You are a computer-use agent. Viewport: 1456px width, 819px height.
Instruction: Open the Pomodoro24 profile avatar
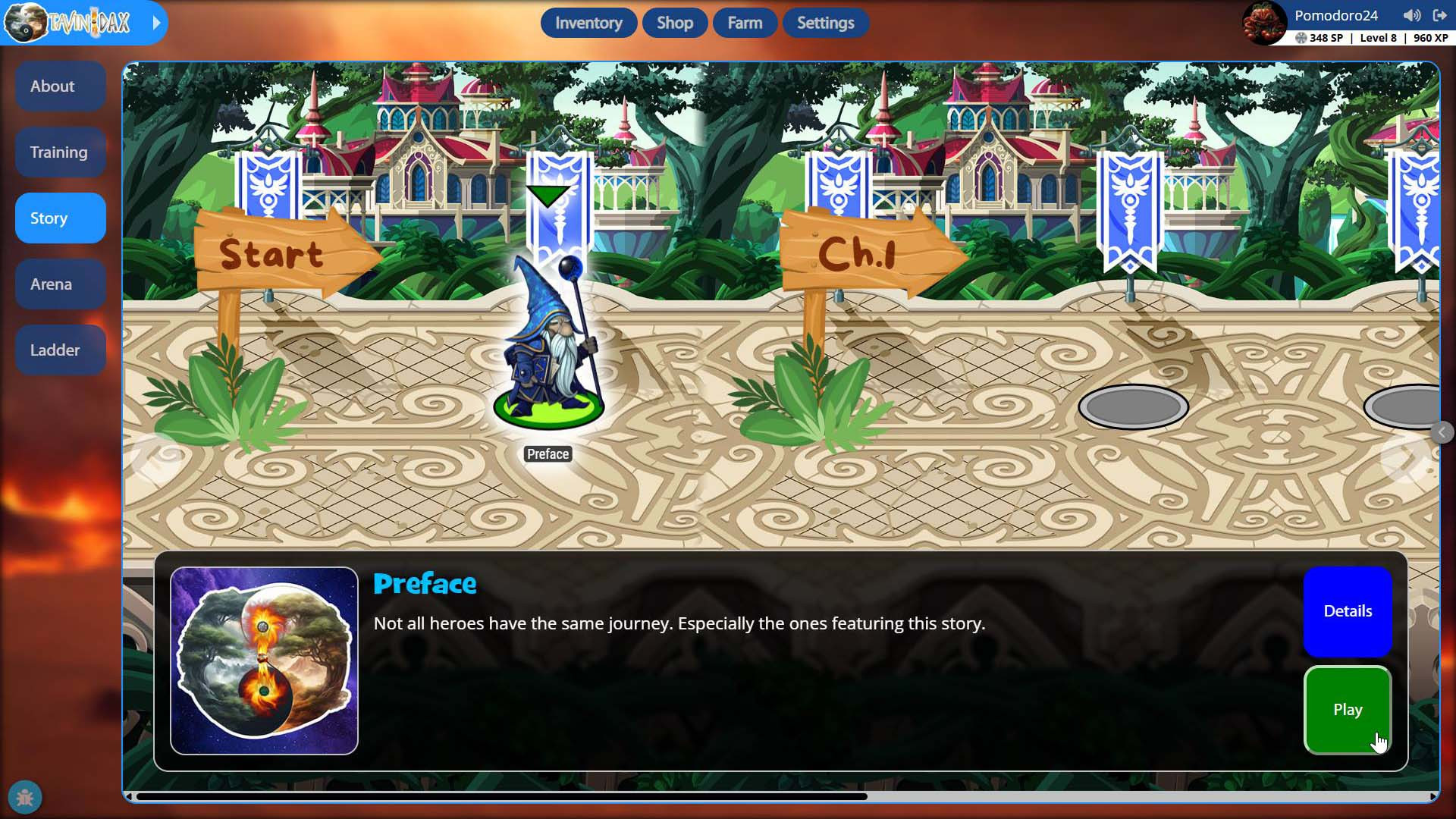[1264, 23]
